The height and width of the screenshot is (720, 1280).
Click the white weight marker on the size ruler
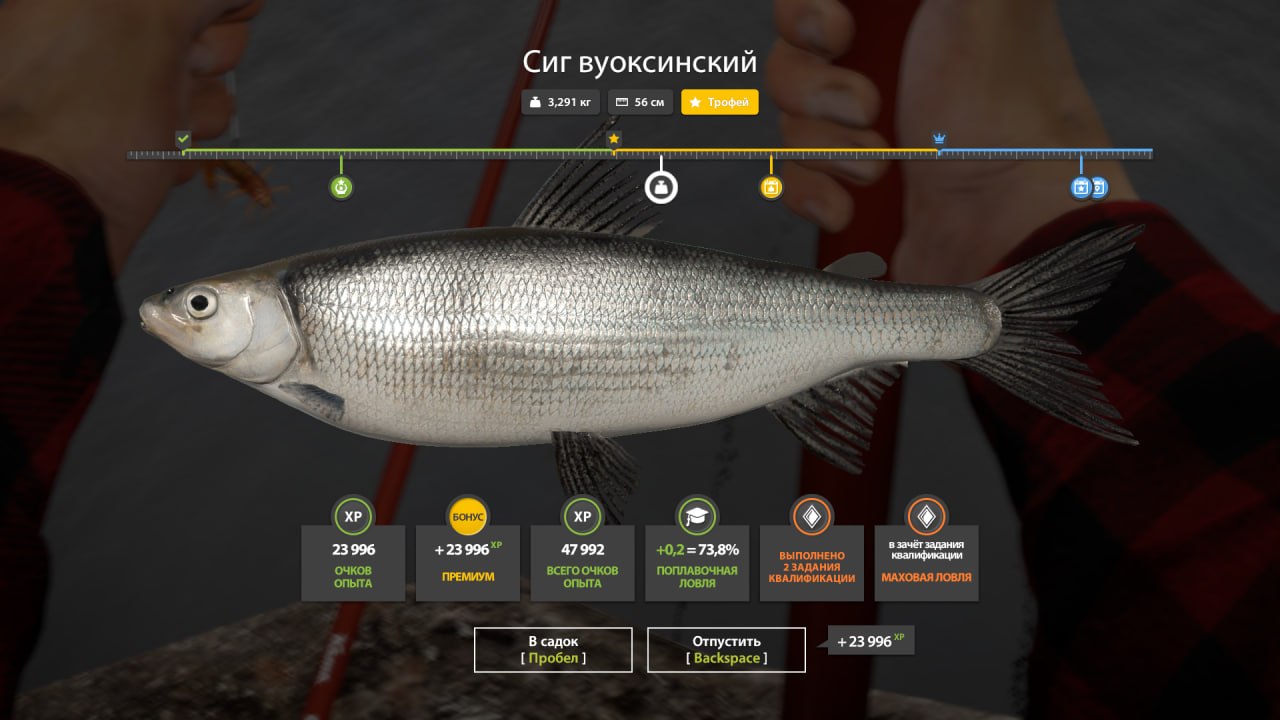point(660,187)
